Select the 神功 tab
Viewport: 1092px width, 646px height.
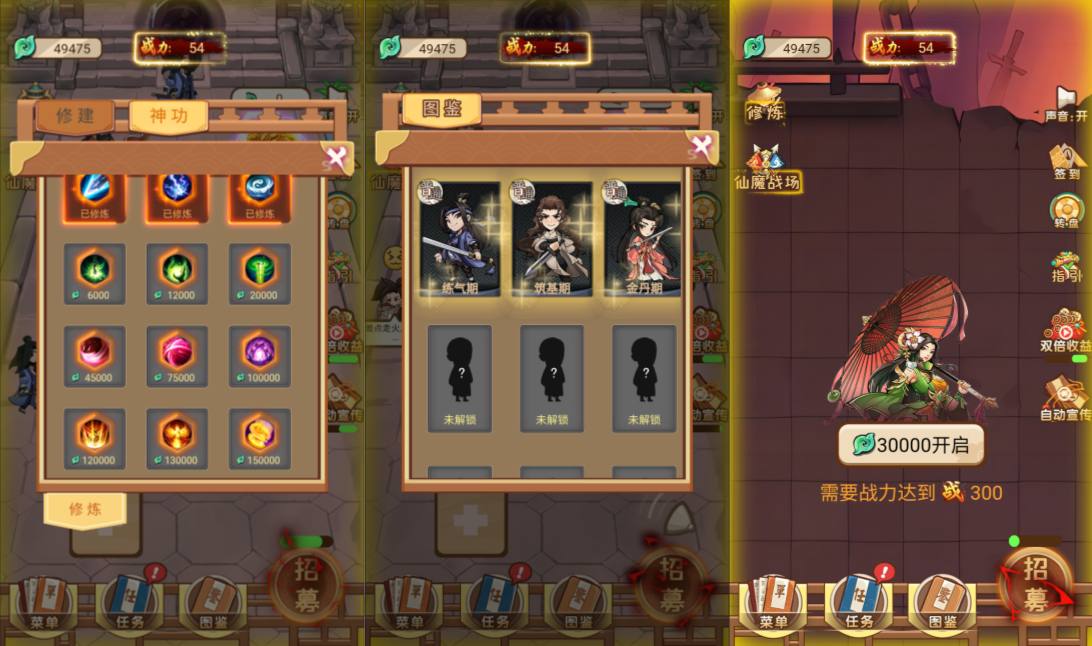click(168, 116)
